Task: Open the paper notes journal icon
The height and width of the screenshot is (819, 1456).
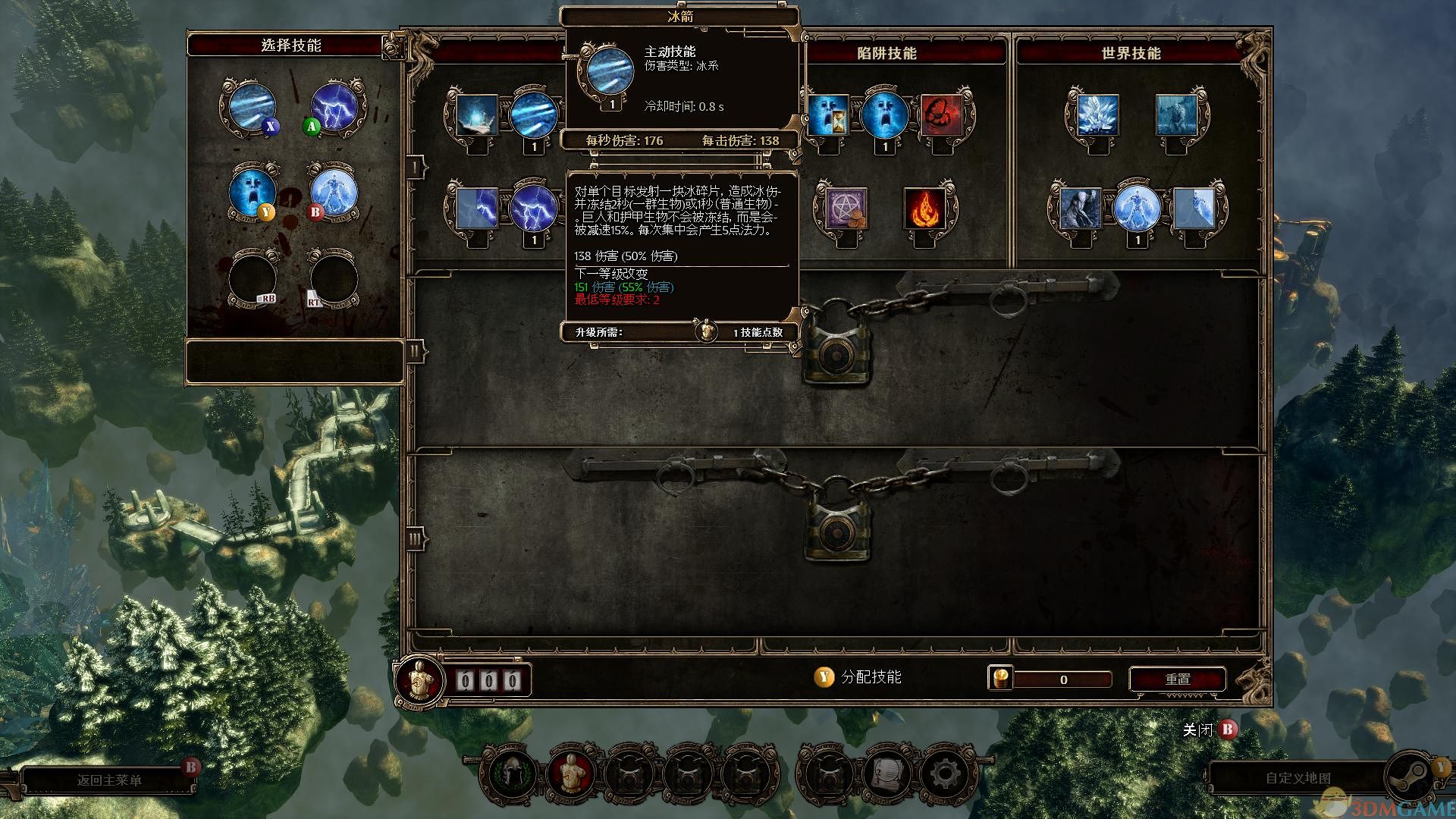Action: [x=886, y=774]
